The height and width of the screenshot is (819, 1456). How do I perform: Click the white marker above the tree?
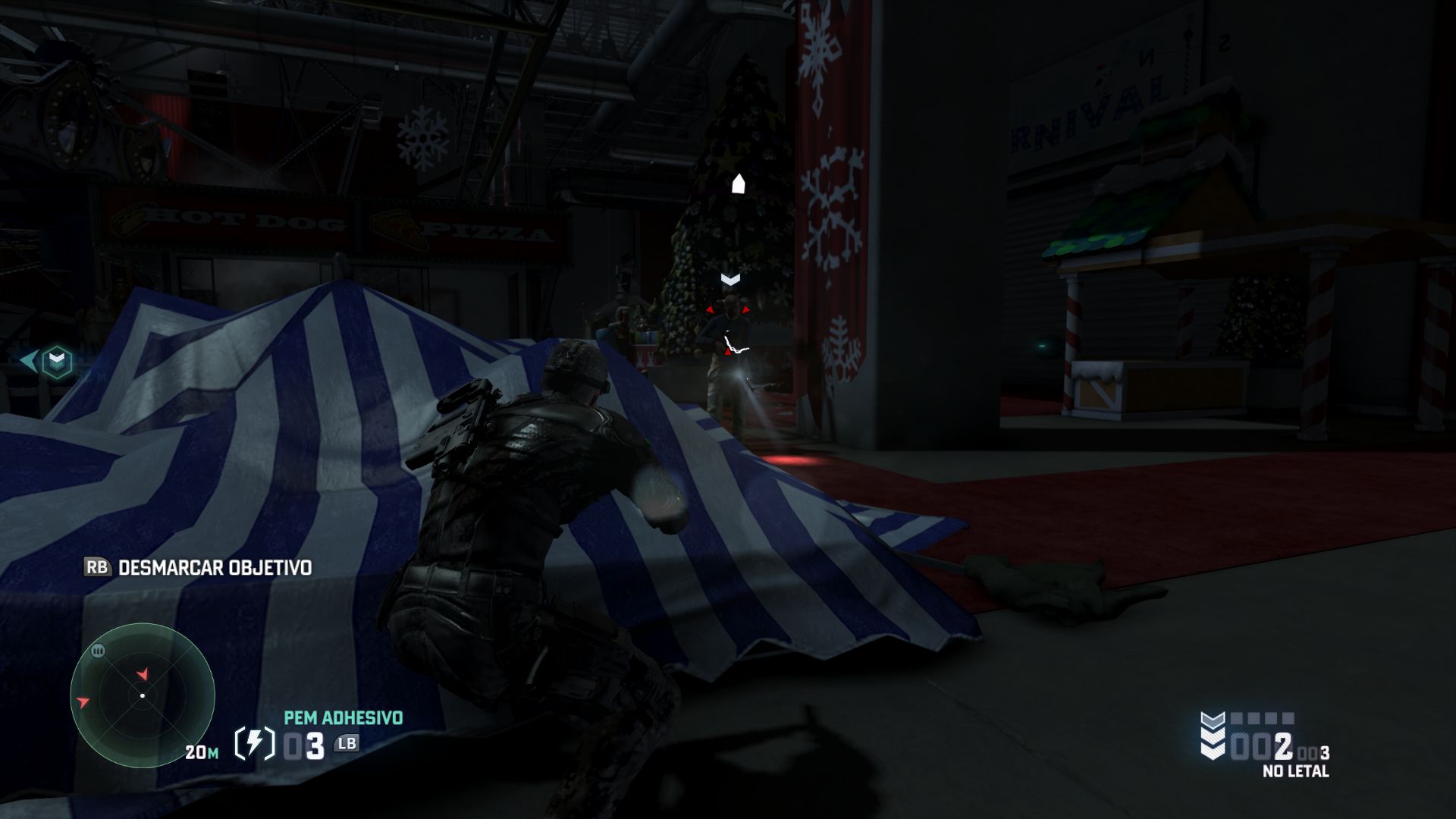coord(738,184)
